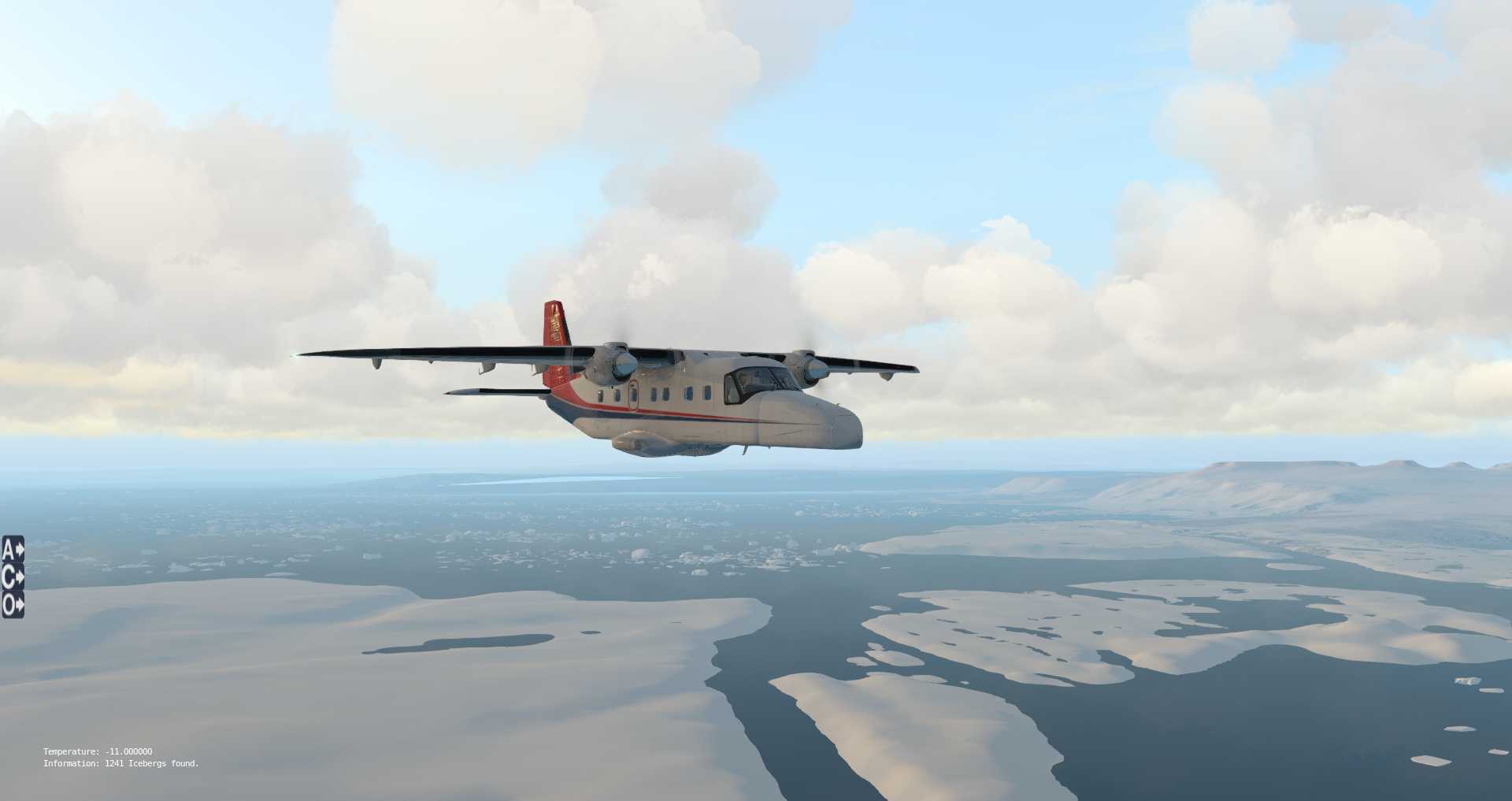This screenshot has width=1512, height=801.
Task: Show the 'O' arrow side panel tab
Action: coord(13,605)
